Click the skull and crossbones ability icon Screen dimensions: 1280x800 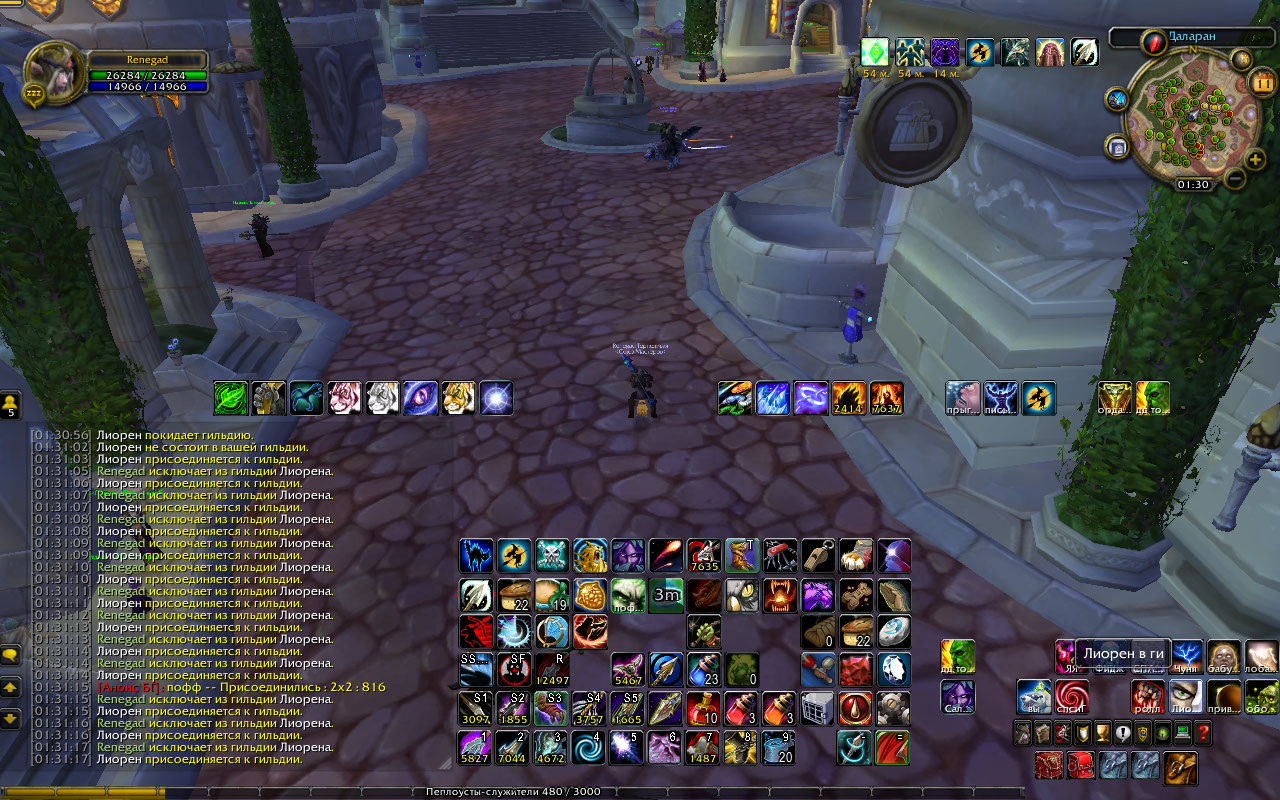551,555
